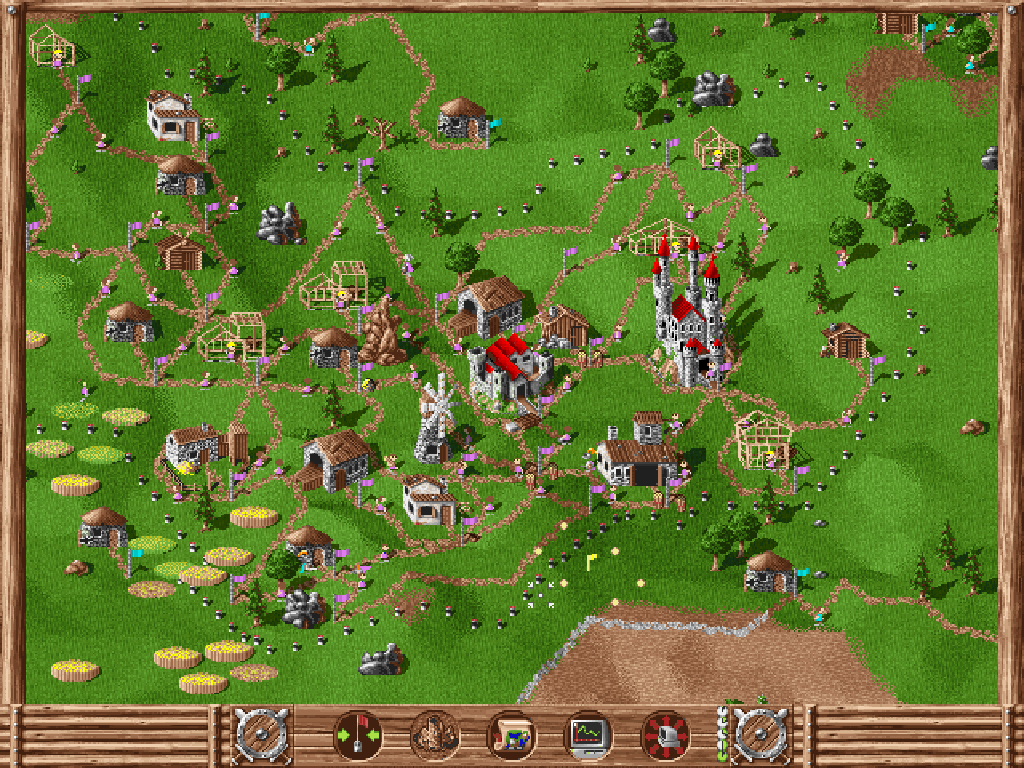1024x768 pixels.
Task: Show the statistics monitor with graph
Action: pyautogui.click(x=588, y=736)
